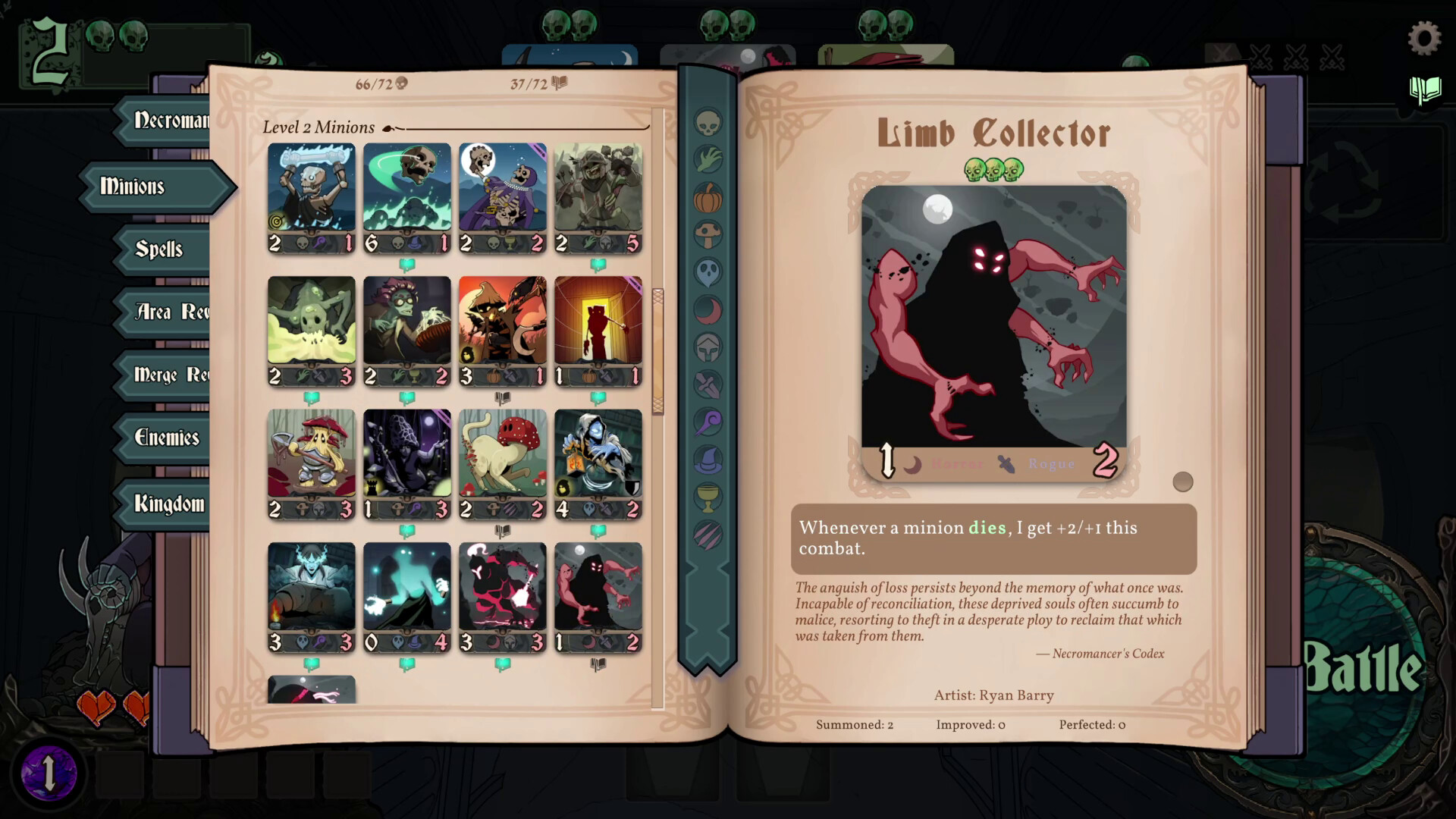Select the warrior helmet filter icon
Screen dimensions: 1456x819
click(708, 347)
